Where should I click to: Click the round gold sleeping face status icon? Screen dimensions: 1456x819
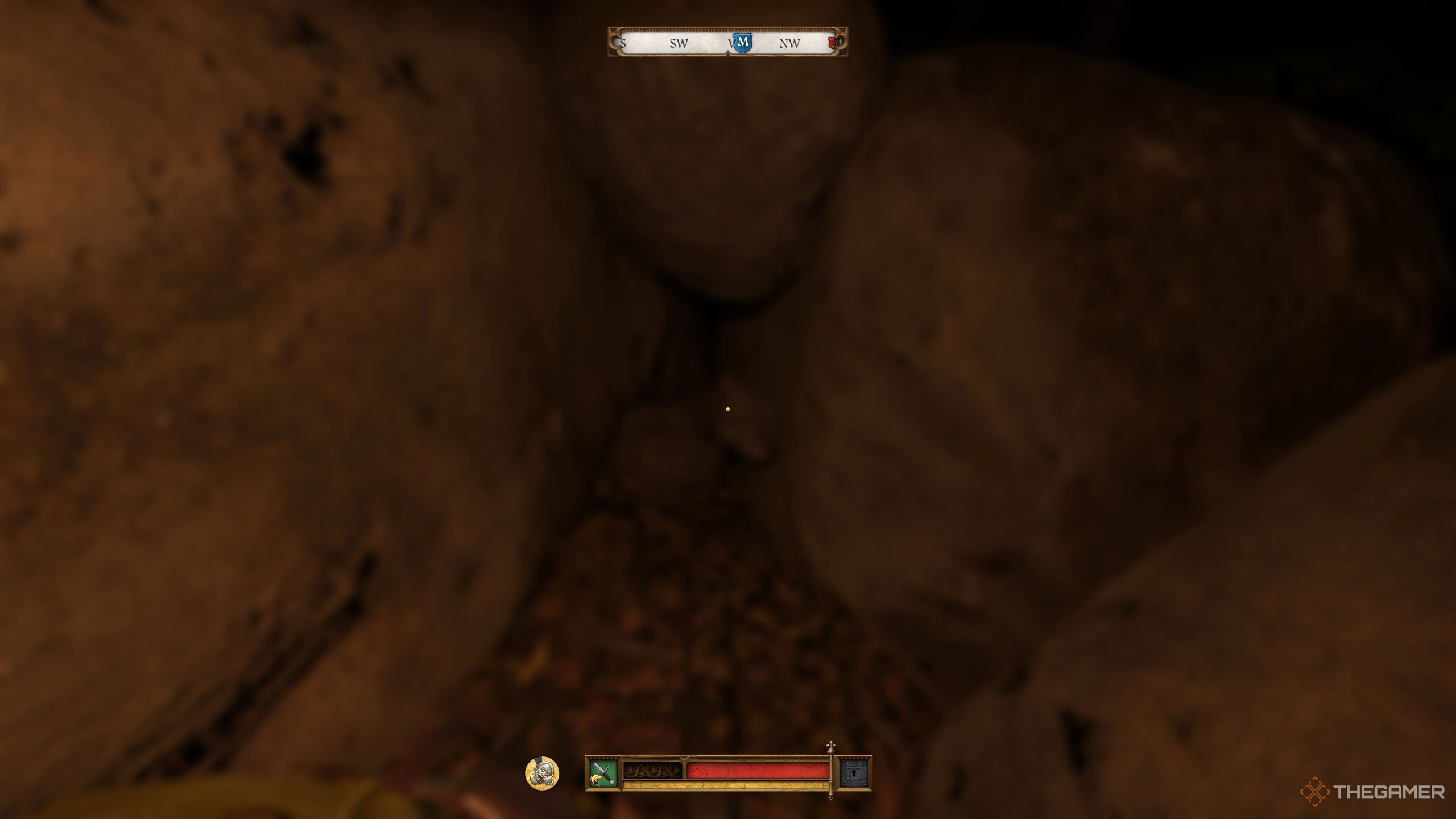(x=542, y=773)
